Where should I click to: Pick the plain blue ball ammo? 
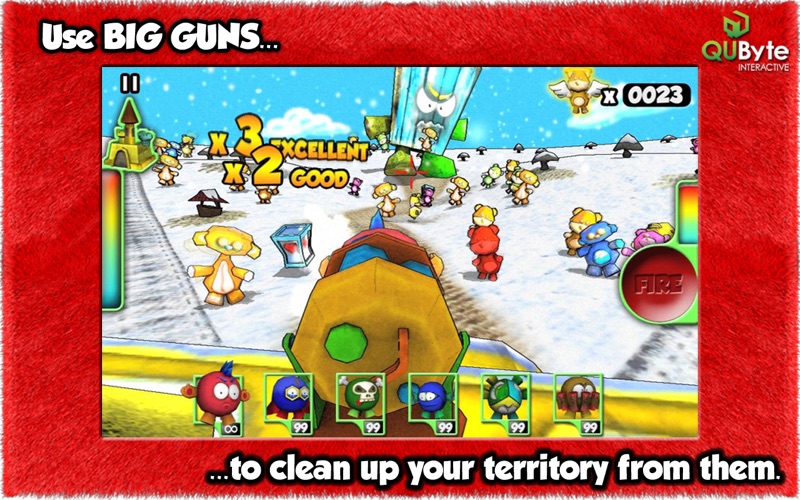(432, 402)
